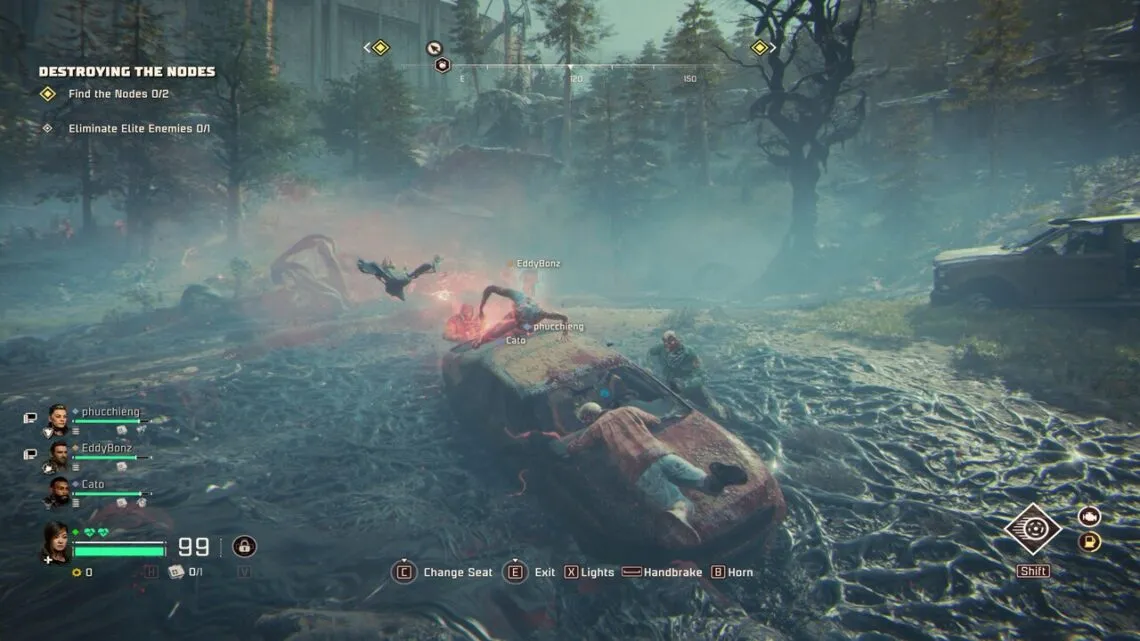Click the dice item counter icon
The image size is (1140, 641).
tap(176, 572)
